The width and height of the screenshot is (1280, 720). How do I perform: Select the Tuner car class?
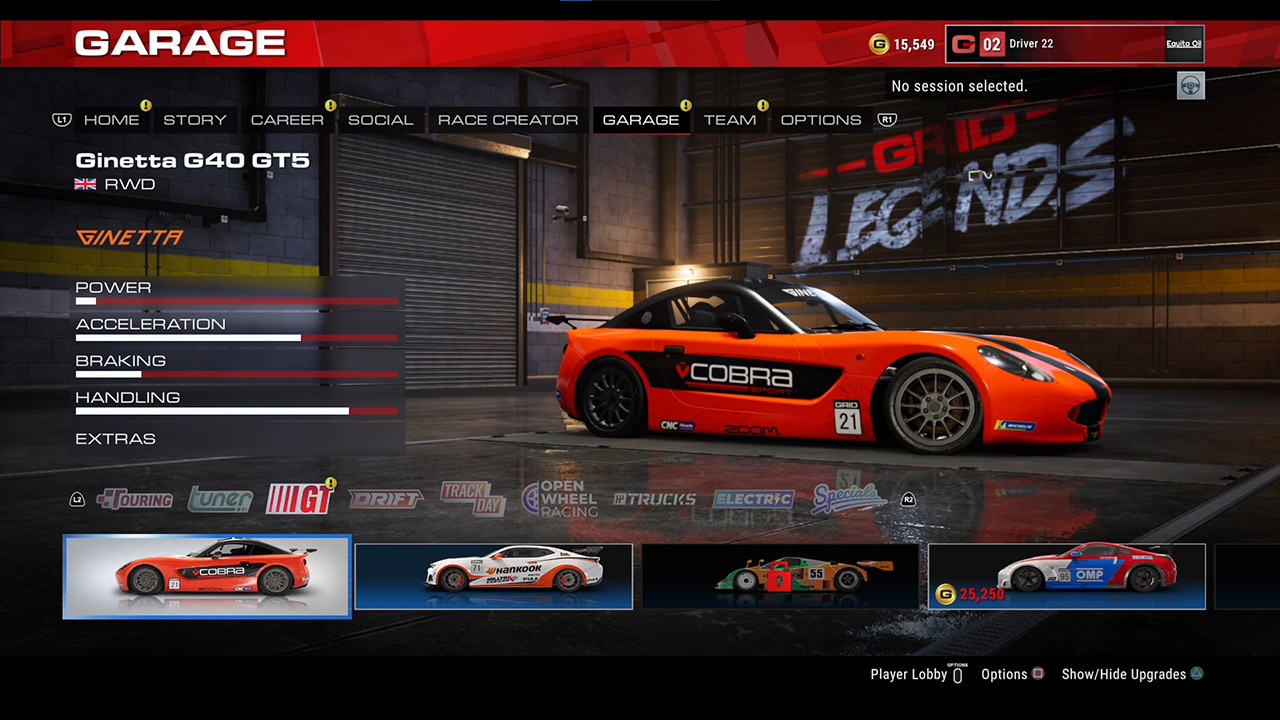pos(220,498)
